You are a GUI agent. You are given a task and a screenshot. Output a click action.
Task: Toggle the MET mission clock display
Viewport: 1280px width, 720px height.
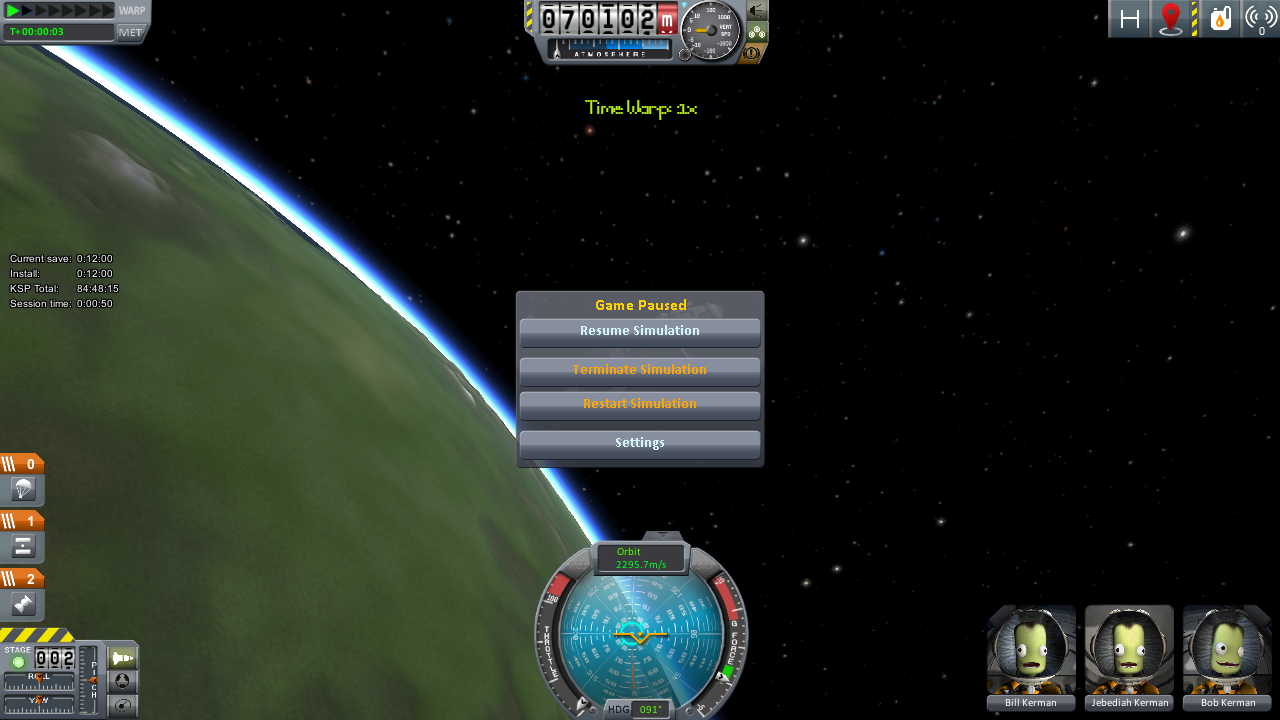(x=131, y=32)
